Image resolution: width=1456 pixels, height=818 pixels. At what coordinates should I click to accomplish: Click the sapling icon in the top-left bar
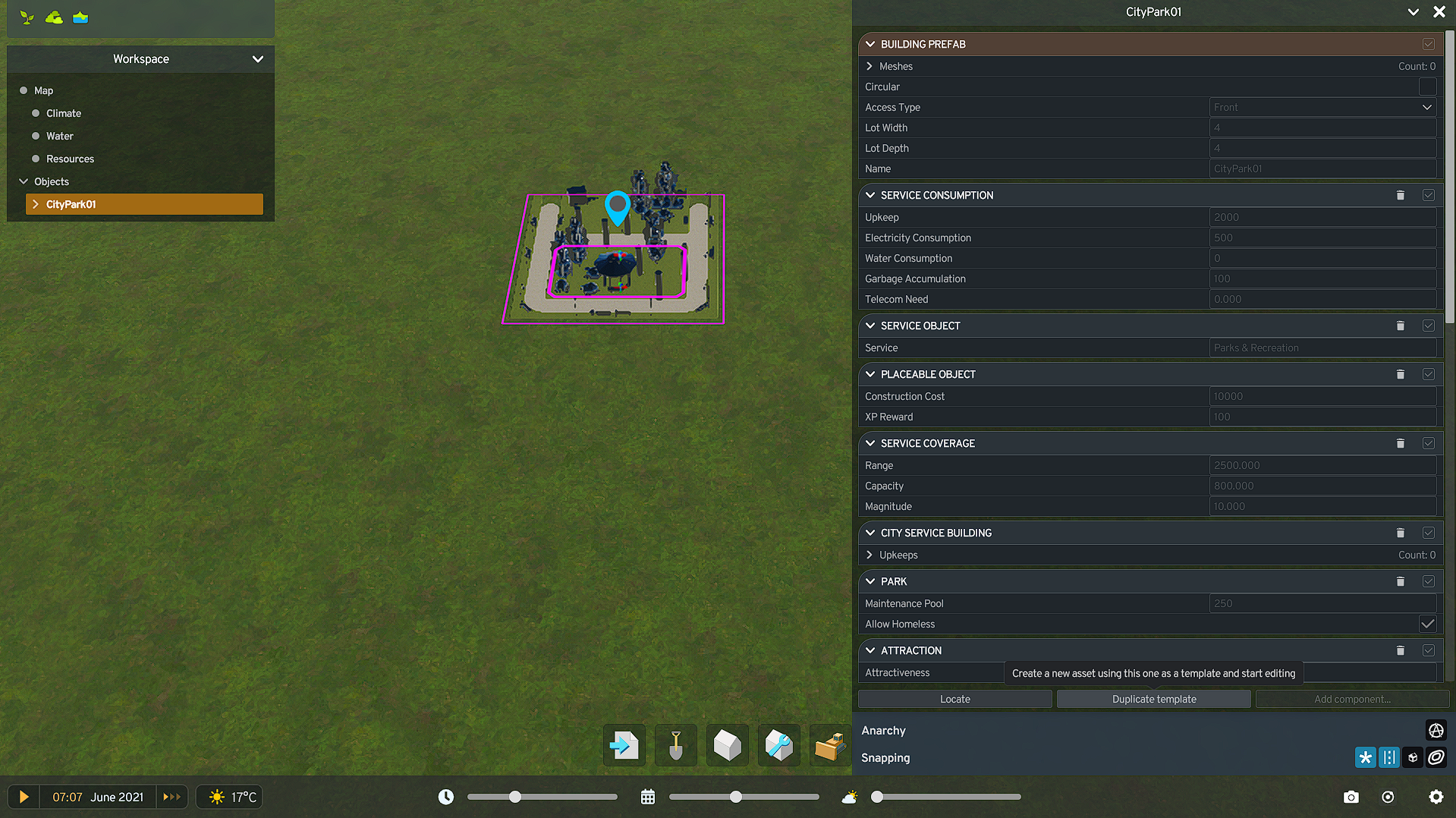click(27, 16)
